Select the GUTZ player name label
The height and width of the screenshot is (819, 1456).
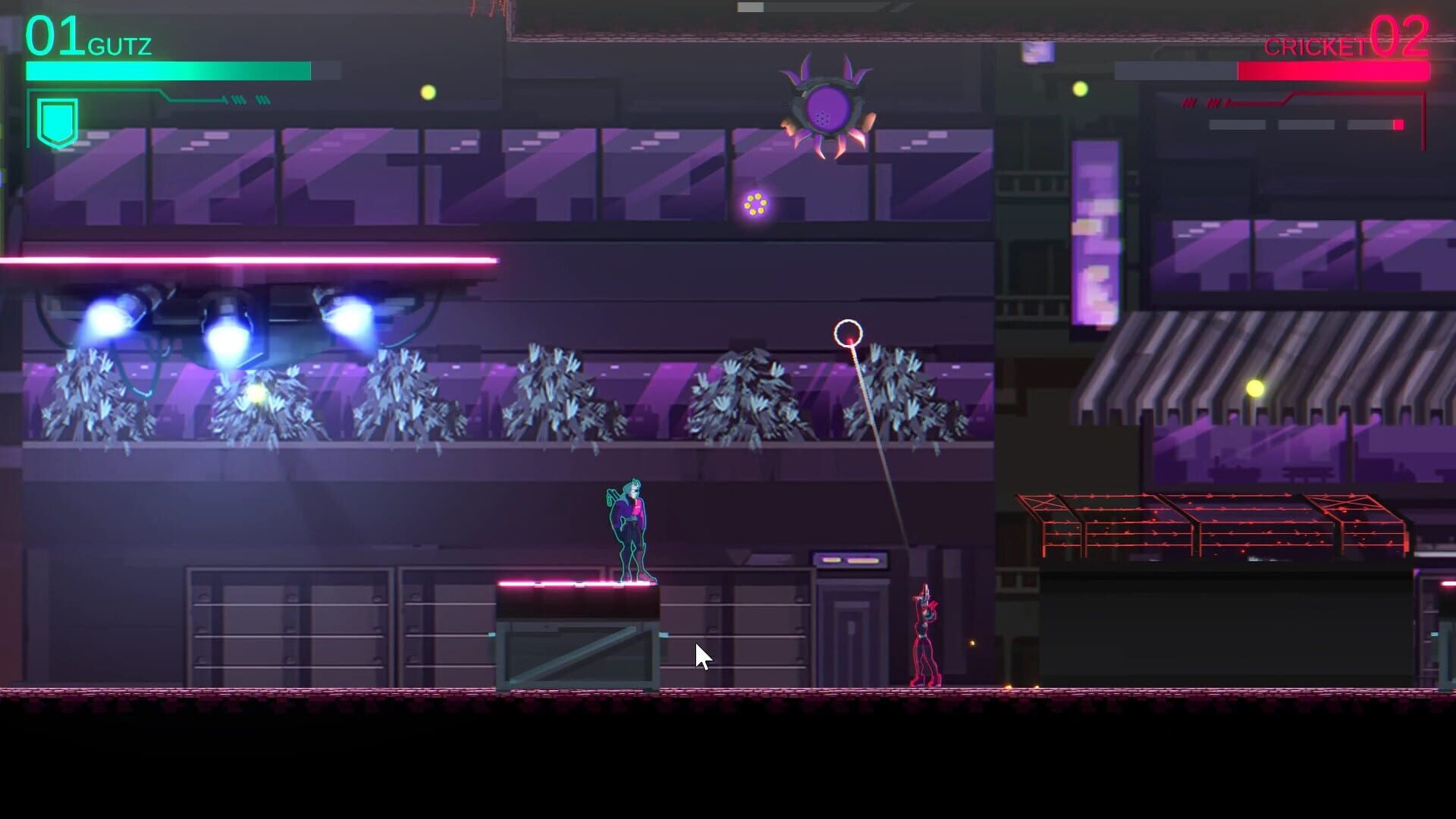coord(120,45)
